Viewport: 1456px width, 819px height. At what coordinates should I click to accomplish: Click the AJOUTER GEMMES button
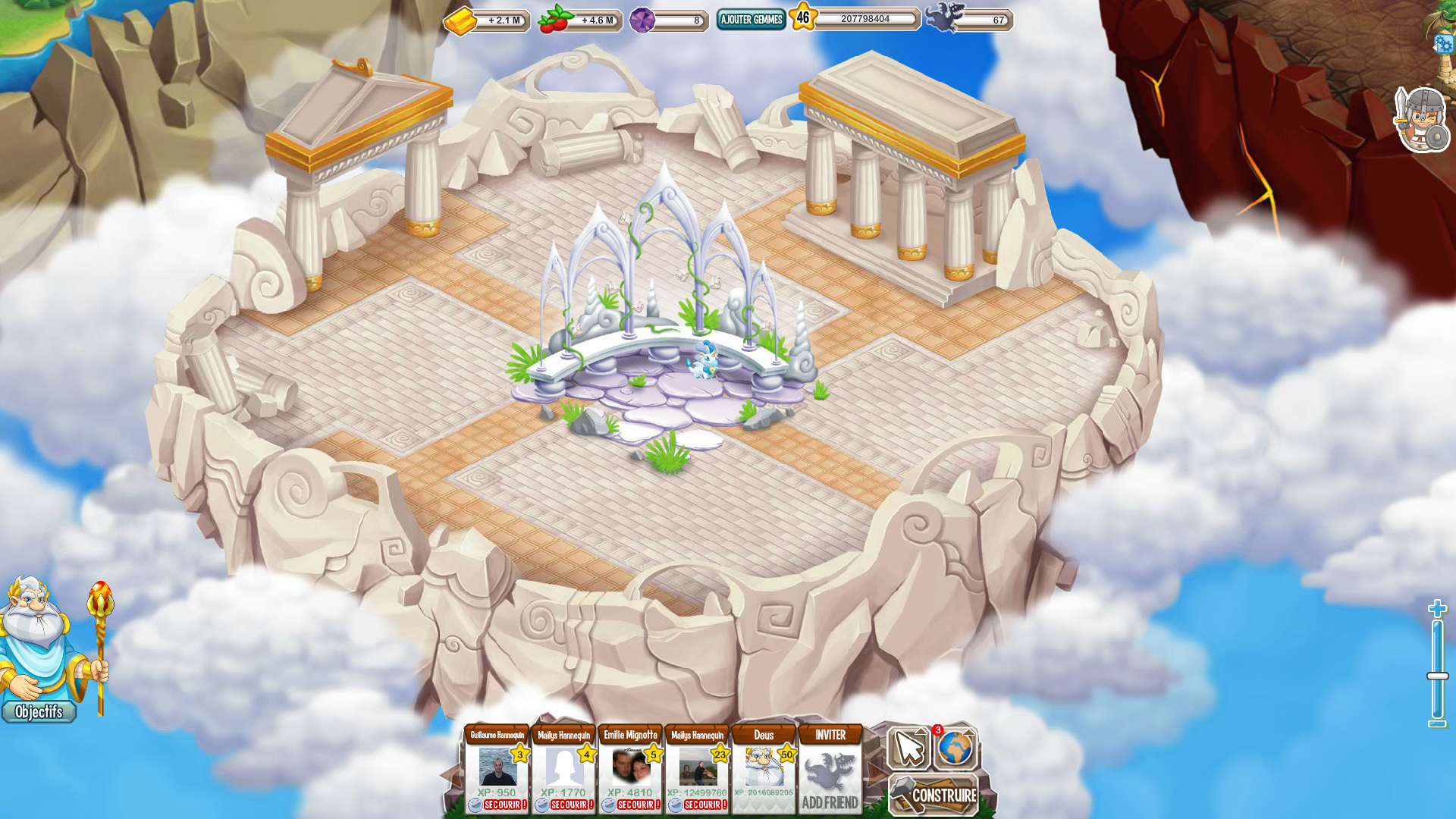coord(751,20)
